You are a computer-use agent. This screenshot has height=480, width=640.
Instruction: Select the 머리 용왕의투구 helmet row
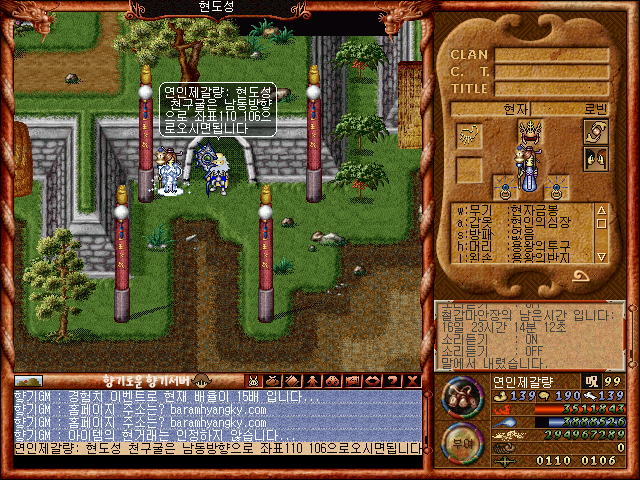[x=520, y=245]
